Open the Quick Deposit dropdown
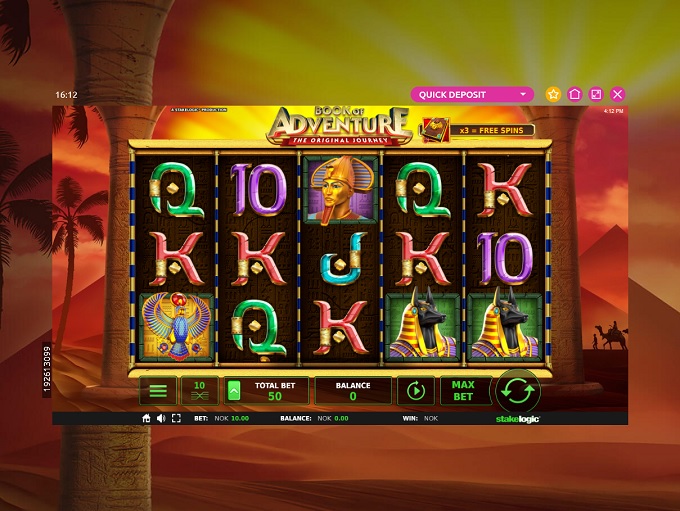Screen dimensions: 680x511 (472, 94)
